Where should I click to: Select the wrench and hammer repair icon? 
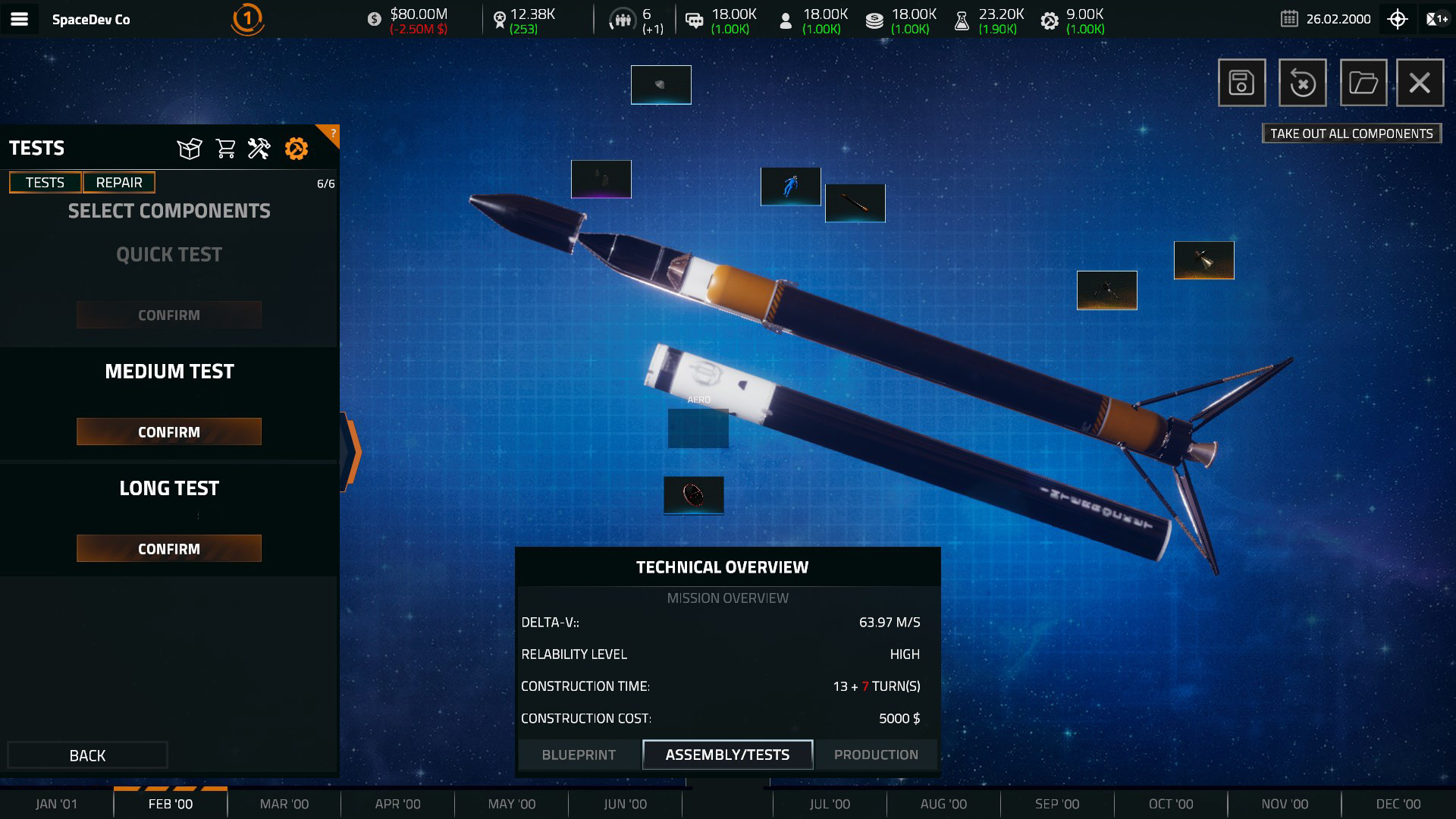(259, 149)
